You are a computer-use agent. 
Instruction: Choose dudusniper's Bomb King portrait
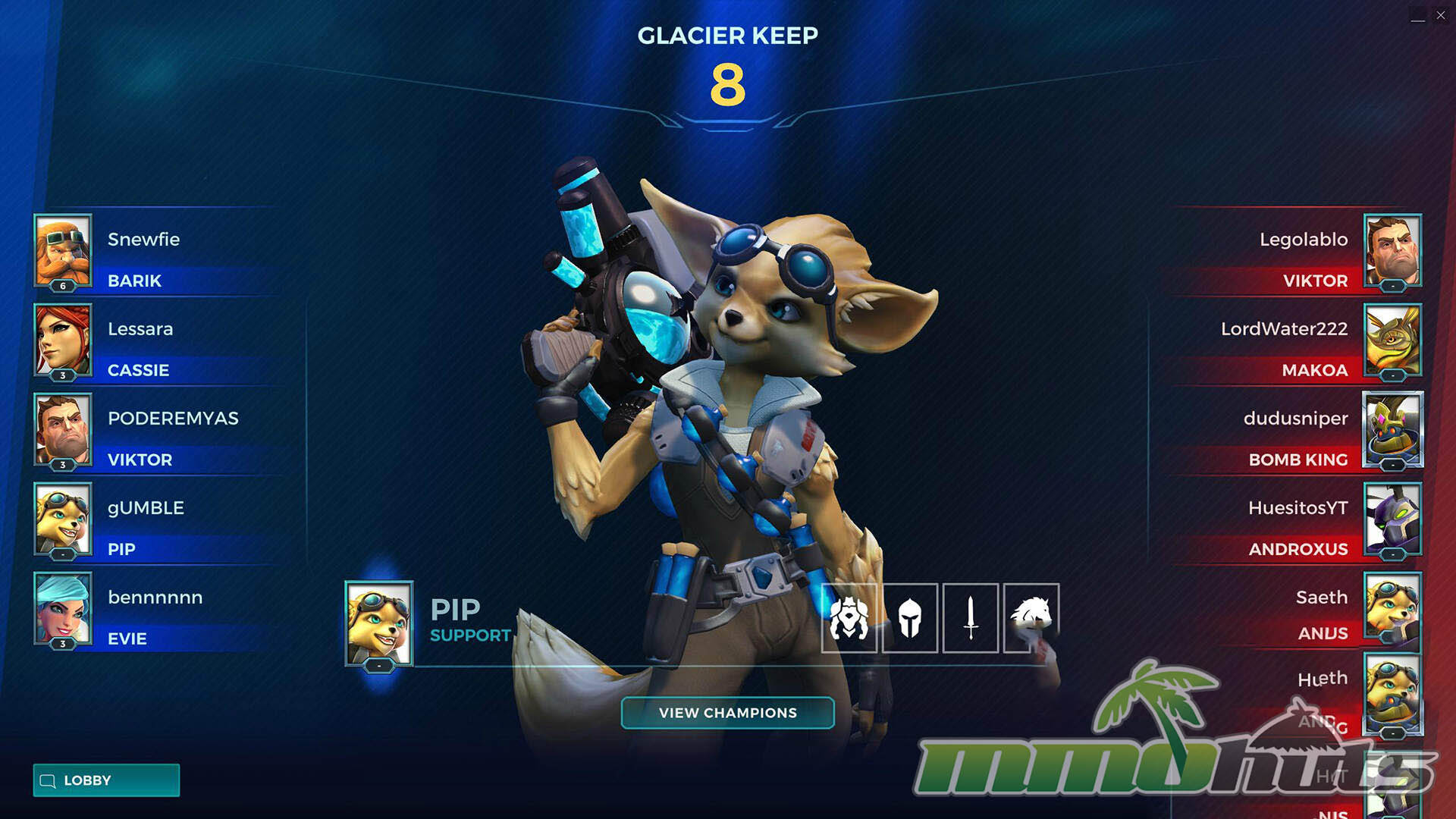click(x=1392, y=429)
